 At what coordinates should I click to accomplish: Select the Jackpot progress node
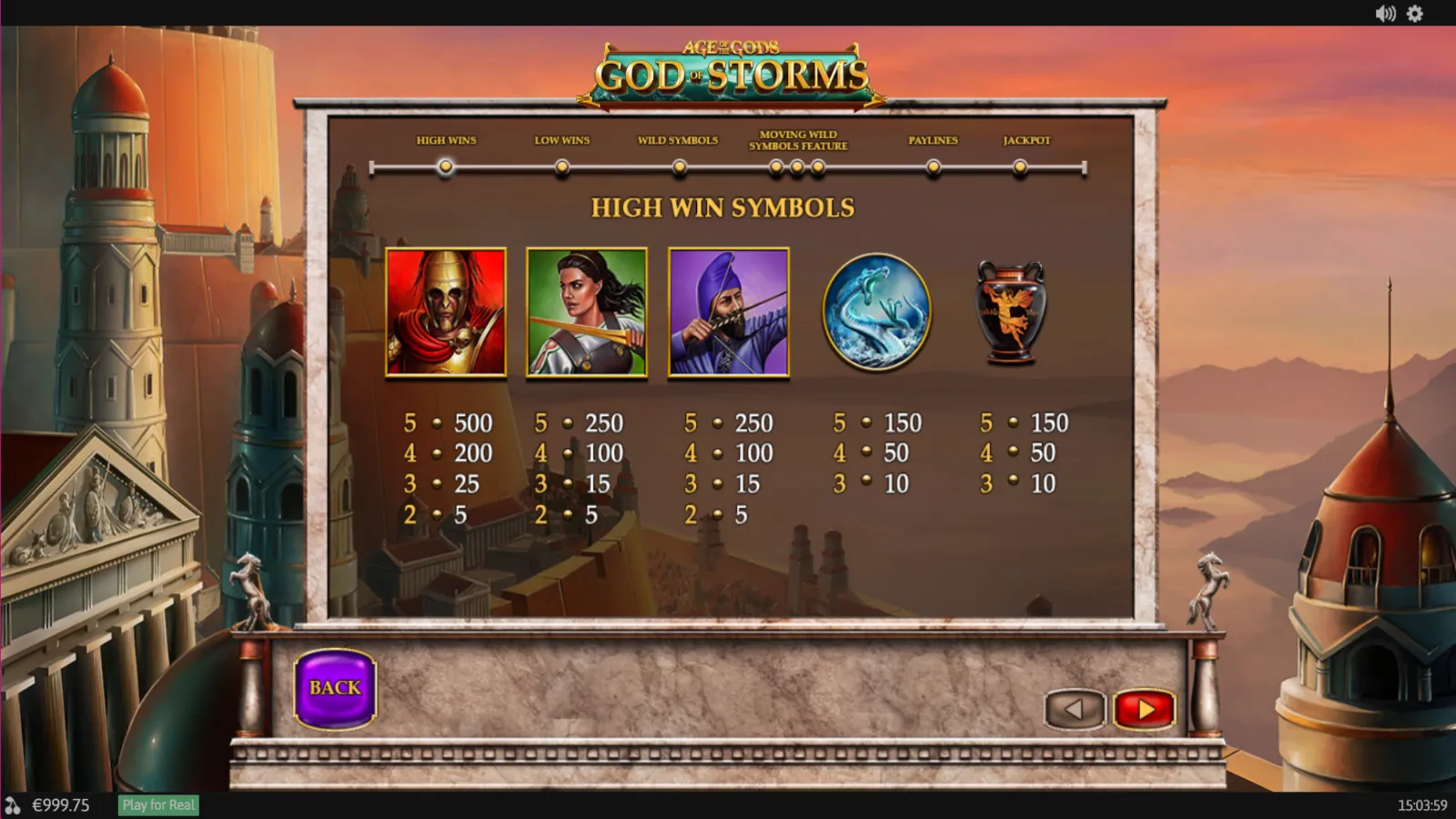(x=1020, y=167)
